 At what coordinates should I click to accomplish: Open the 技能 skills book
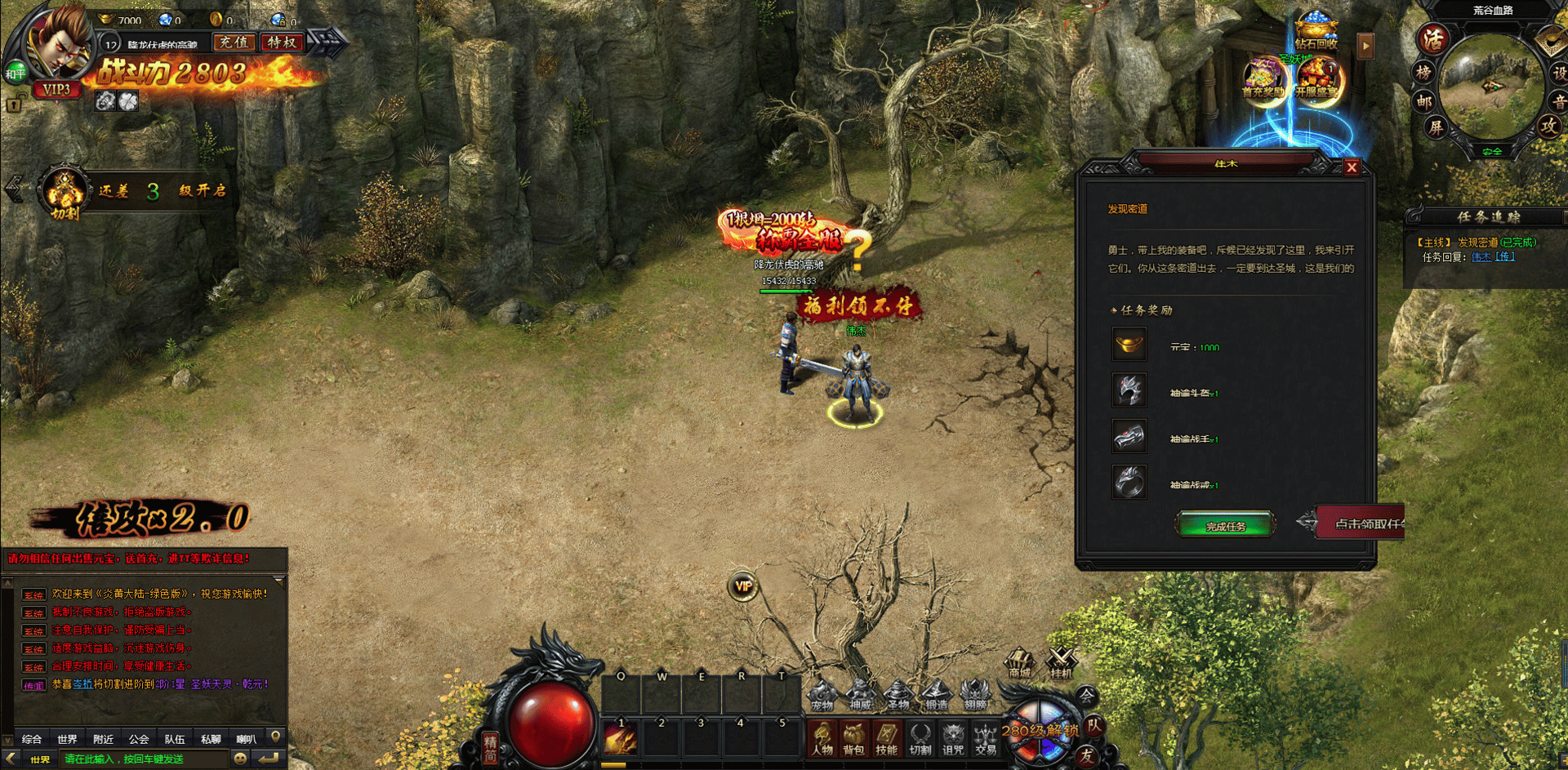click(x=887, y=739)
